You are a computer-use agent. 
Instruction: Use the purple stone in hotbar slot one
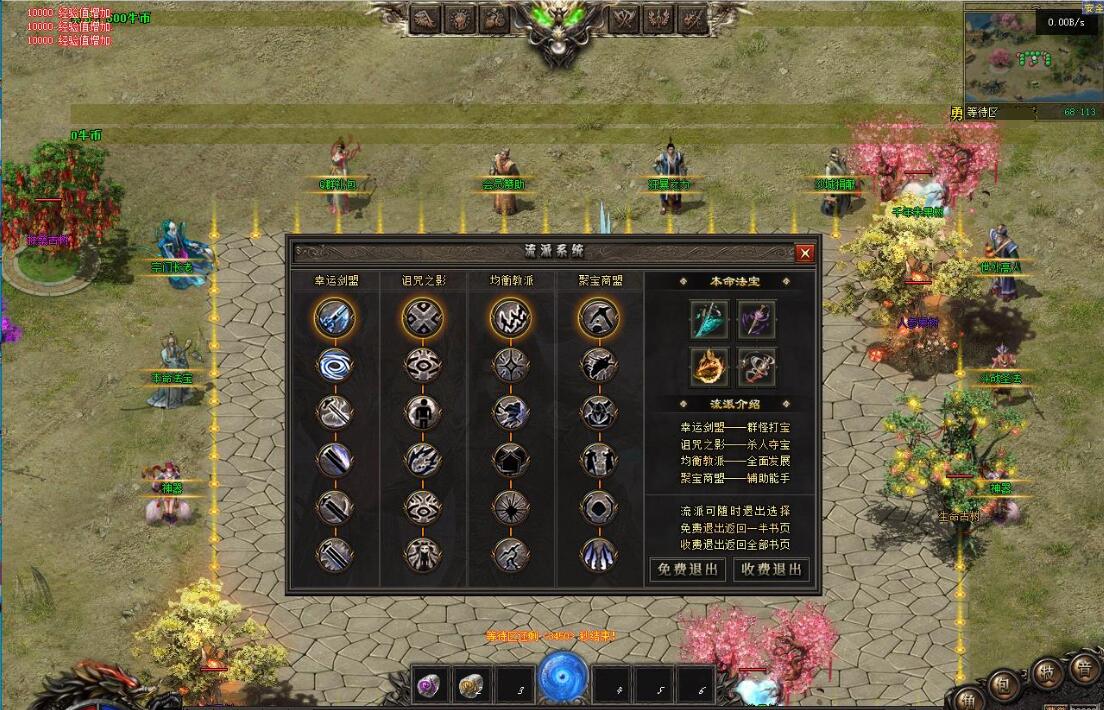(431, 685)
